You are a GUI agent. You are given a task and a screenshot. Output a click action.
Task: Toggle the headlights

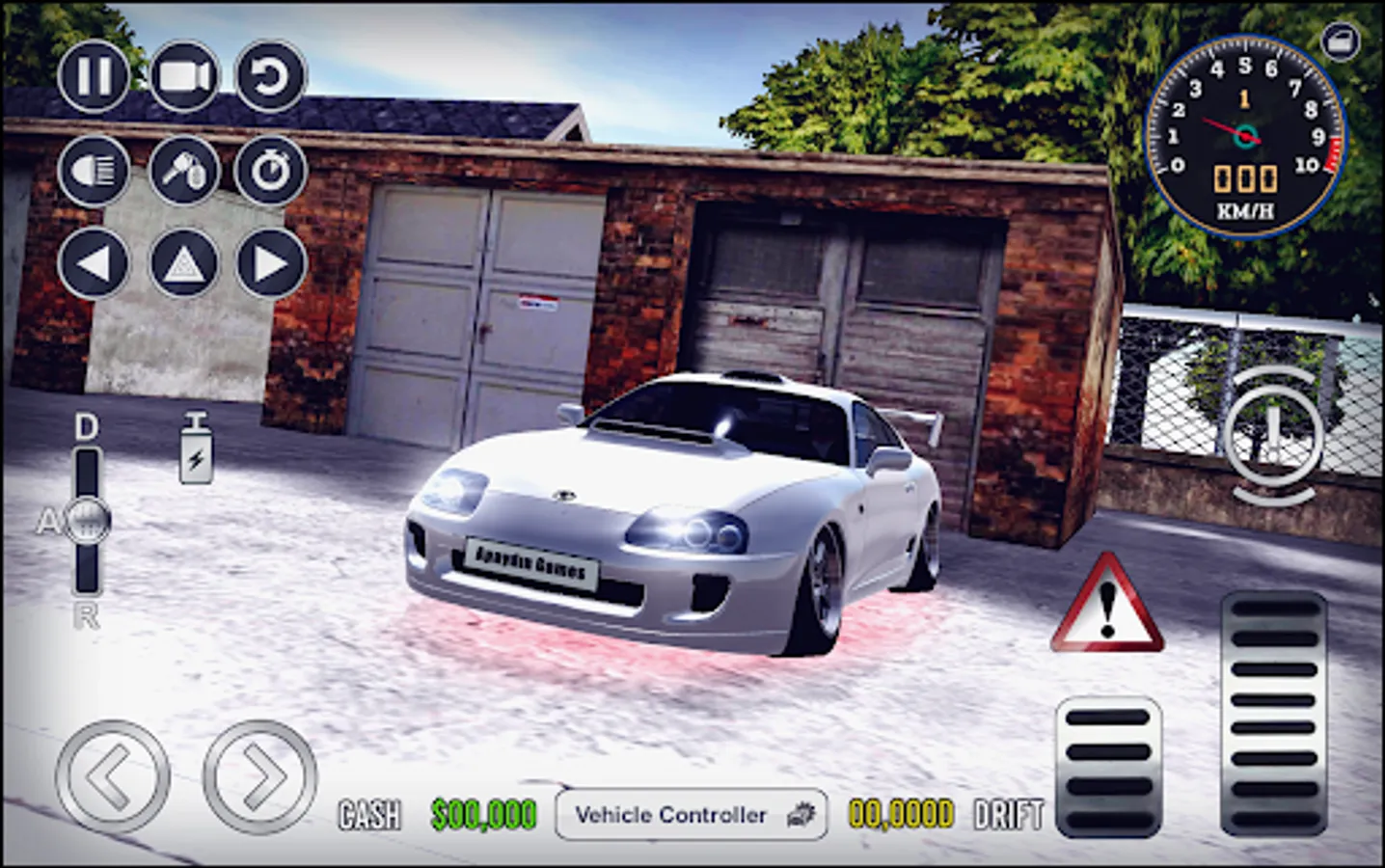92,171
